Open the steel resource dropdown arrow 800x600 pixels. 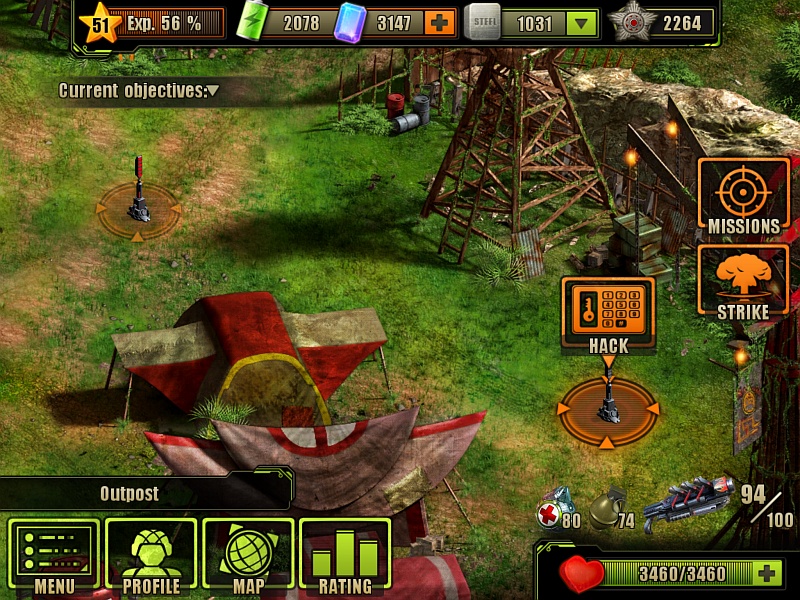point(580,23)
